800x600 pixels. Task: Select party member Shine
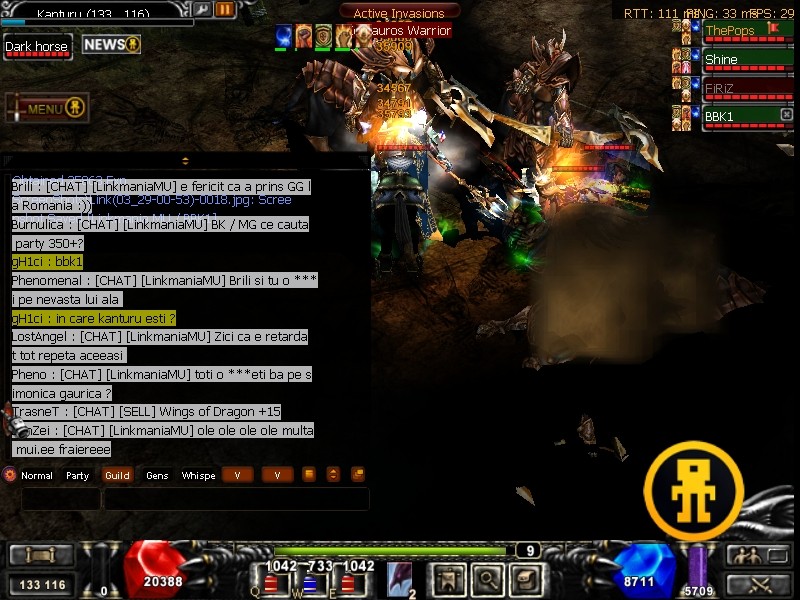[x=738, y=60]
